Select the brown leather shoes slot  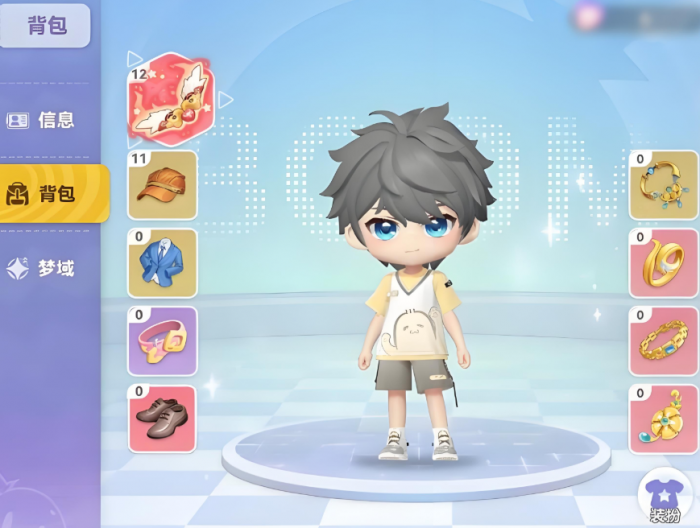pyautogui.click(x=163, y=419)
